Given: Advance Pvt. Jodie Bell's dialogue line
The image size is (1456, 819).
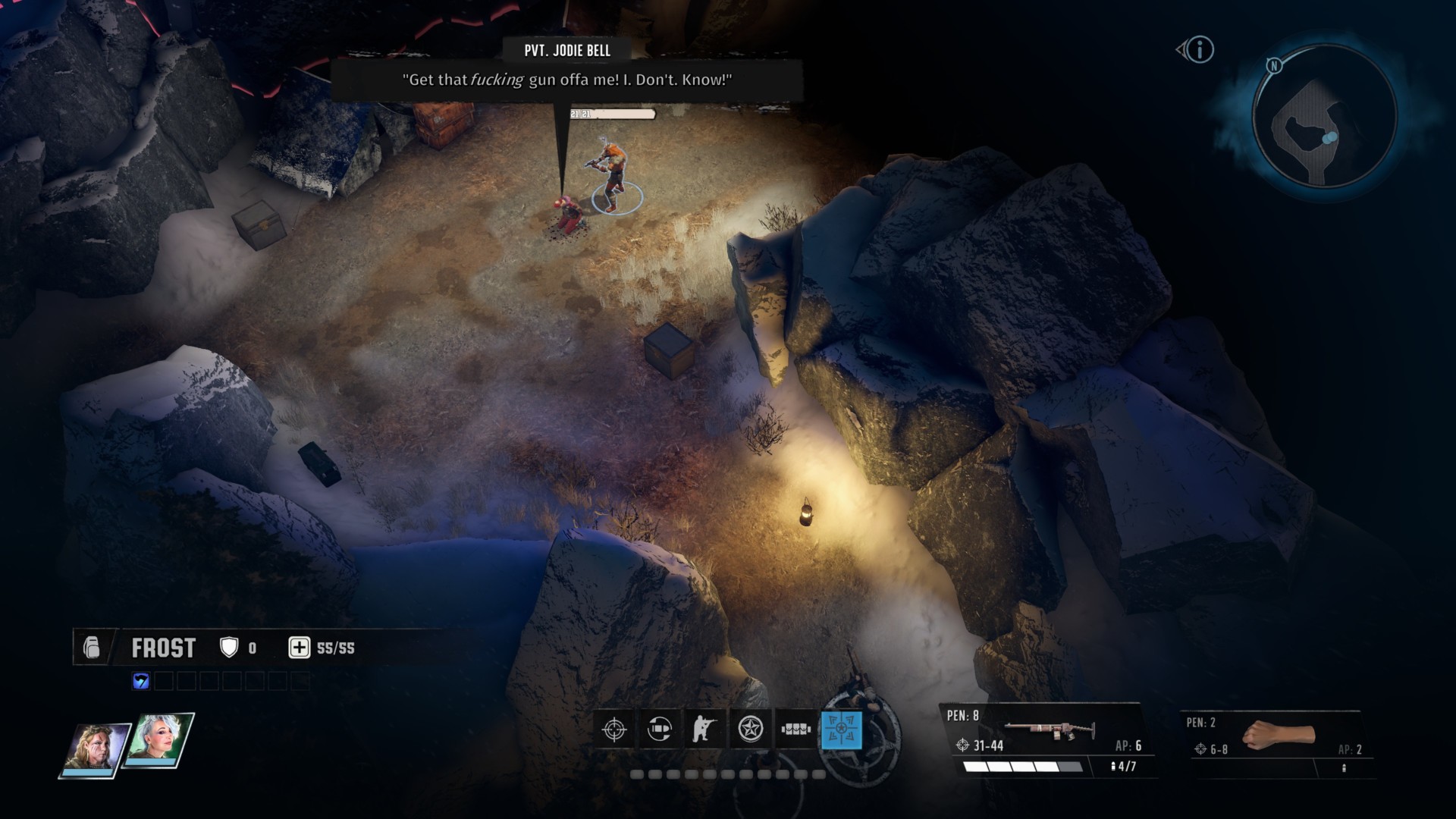Looking at the screenshot, I should coord(566,80).
